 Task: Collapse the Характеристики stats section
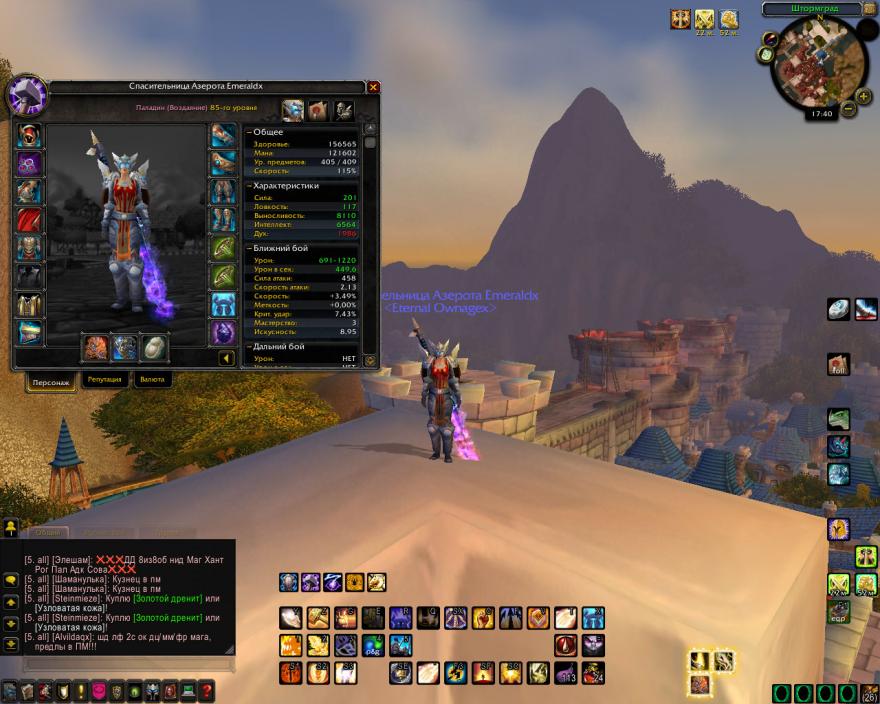coord(249,185)
